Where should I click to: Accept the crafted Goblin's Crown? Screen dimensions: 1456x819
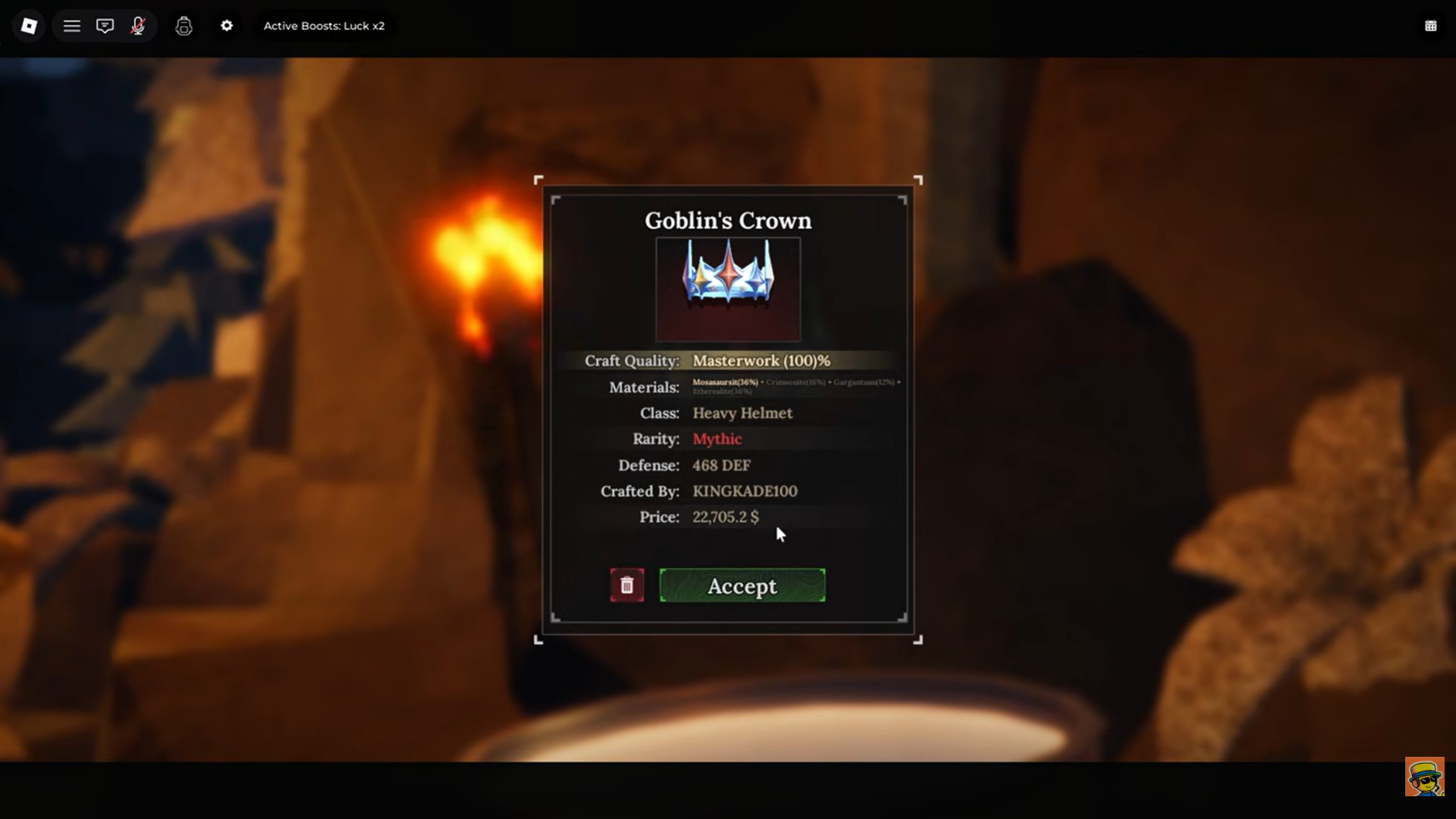(742, 585)
